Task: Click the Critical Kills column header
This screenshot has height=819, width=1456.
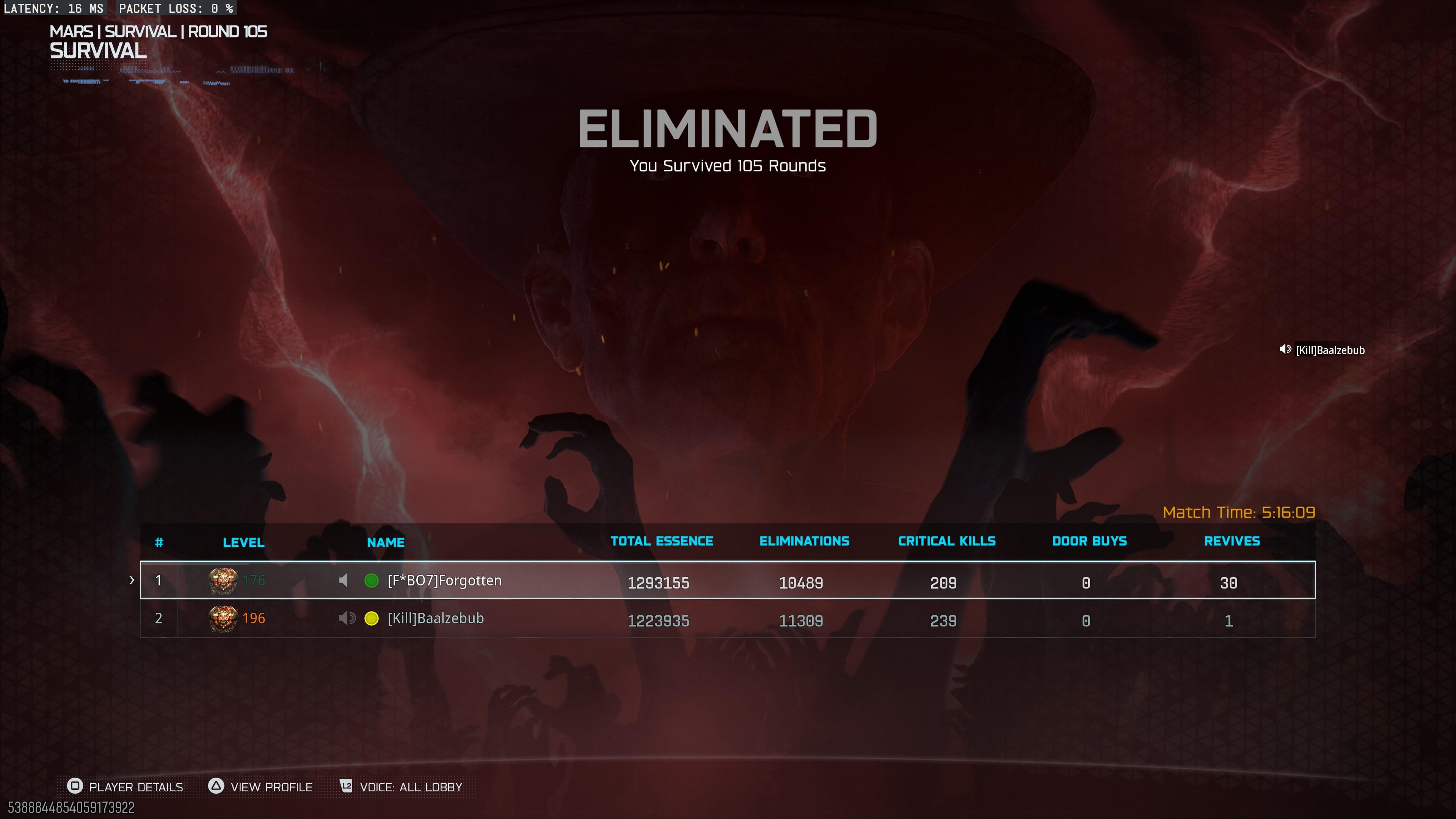Action: click(947, 541)
